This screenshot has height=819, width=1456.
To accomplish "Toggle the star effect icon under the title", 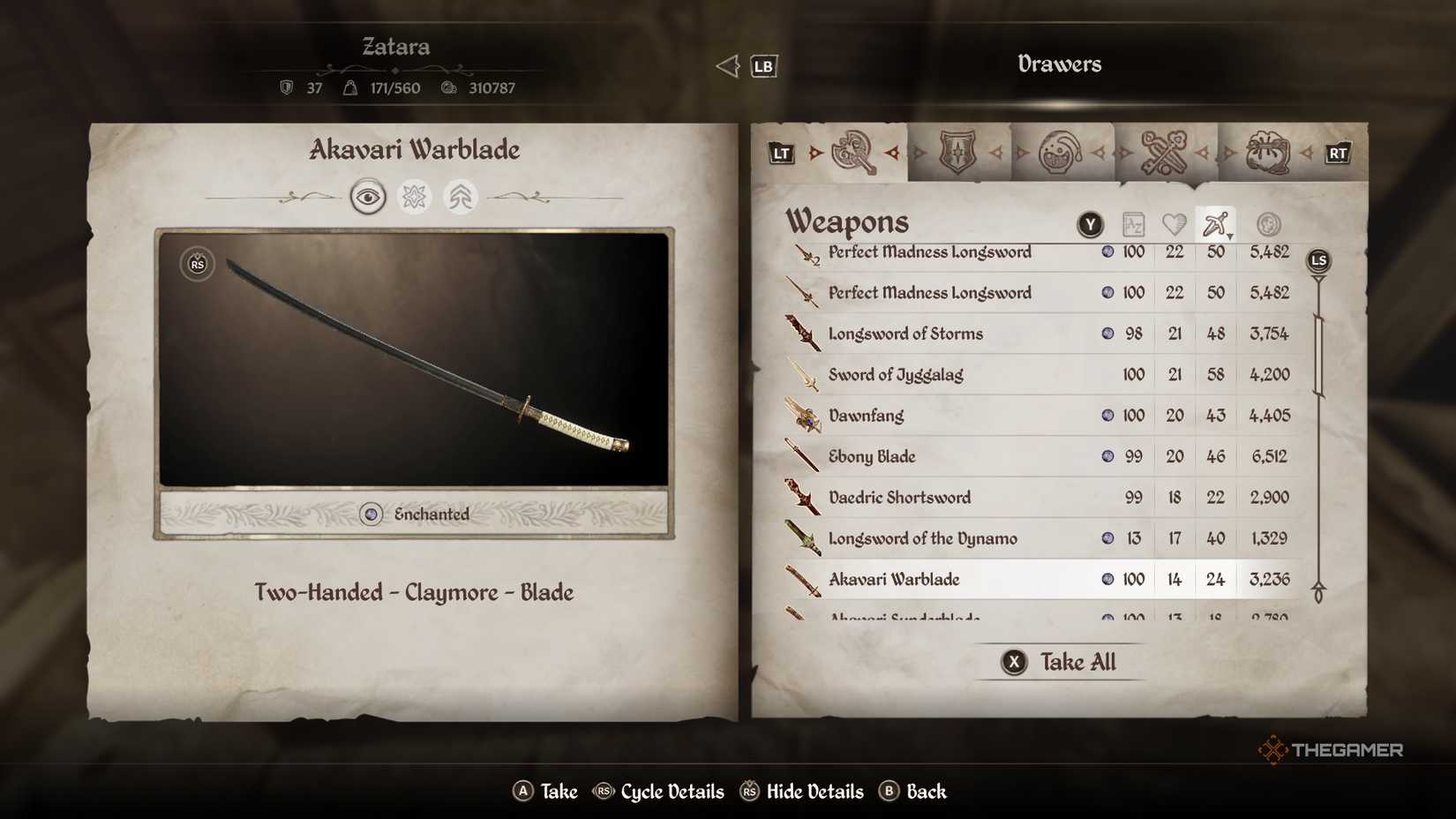I will pyautogui.click(x=414, y=196).
